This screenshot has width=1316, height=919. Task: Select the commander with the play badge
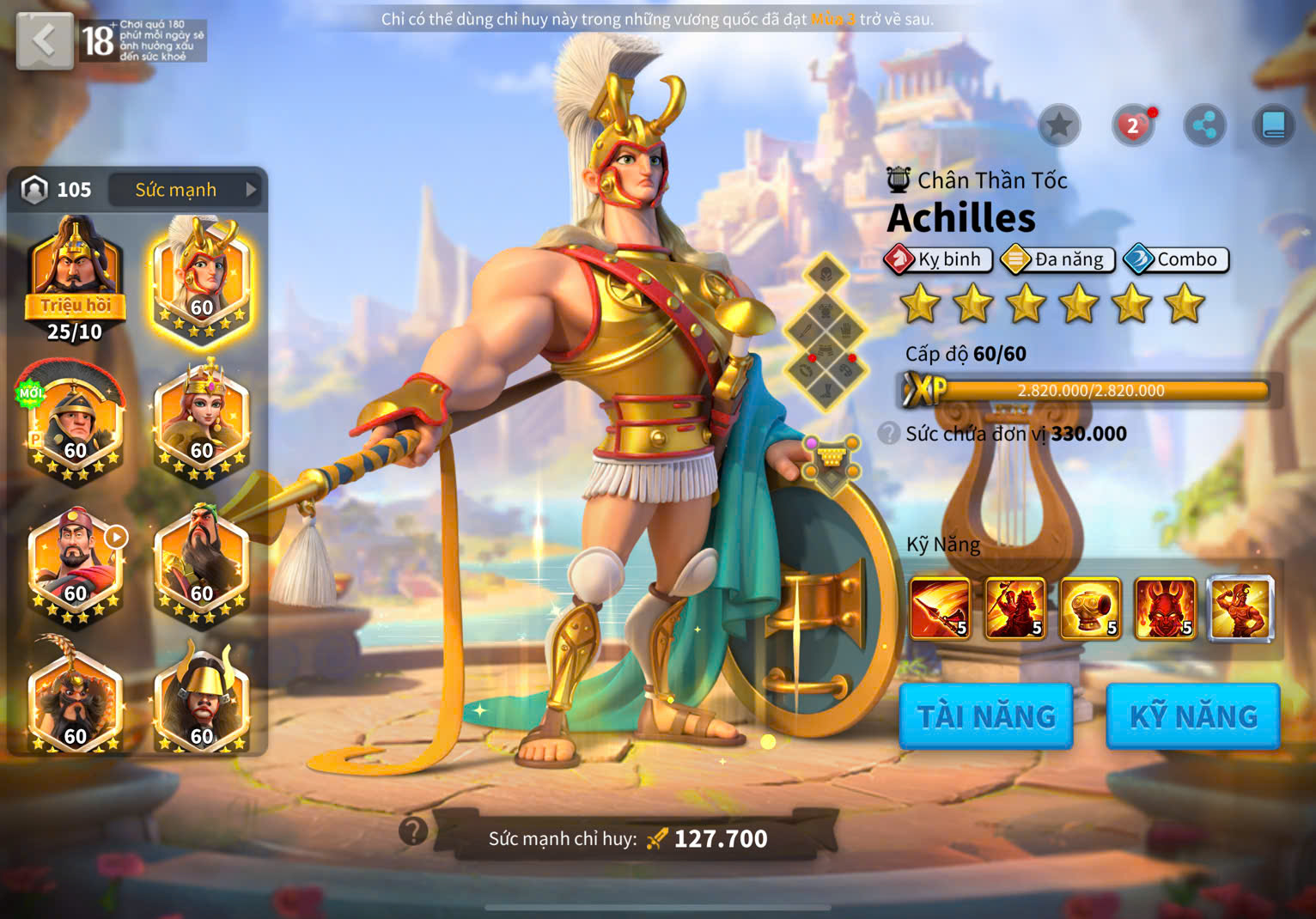pyautogui.click(x=75, y=564)
